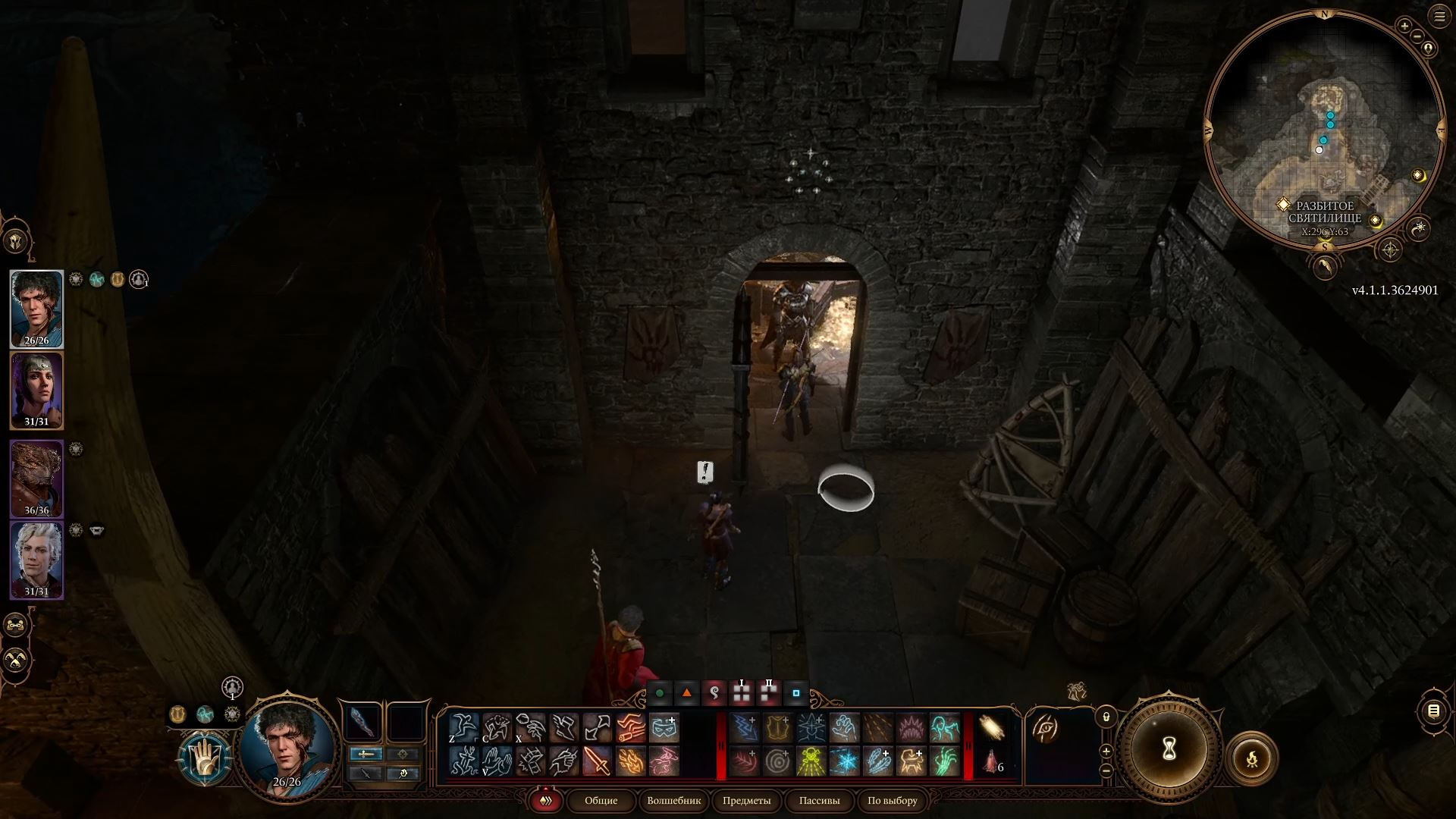Select Shadowheart's portrait in the party list

[x=38, y=387]
